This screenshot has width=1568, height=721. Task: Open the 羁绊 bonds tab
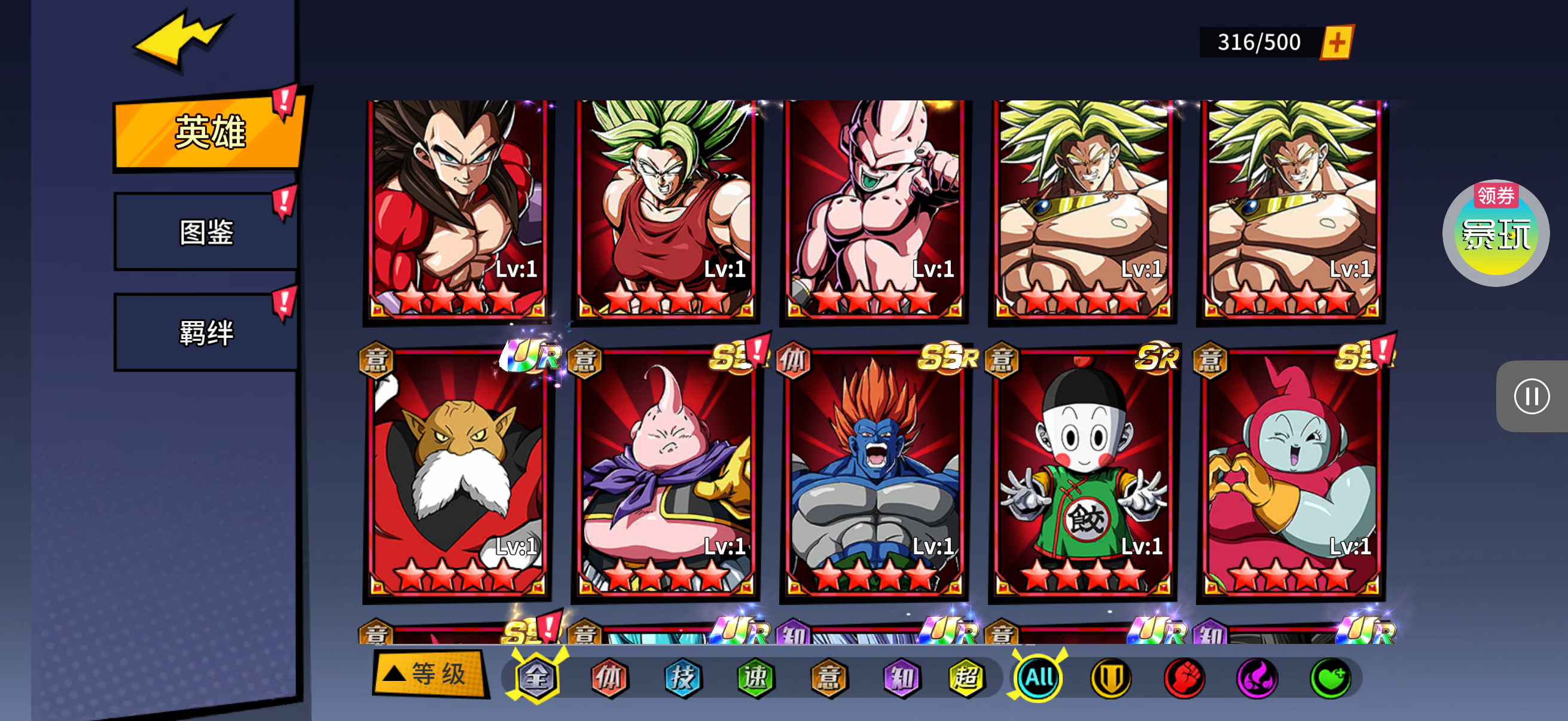click(206, 332)
